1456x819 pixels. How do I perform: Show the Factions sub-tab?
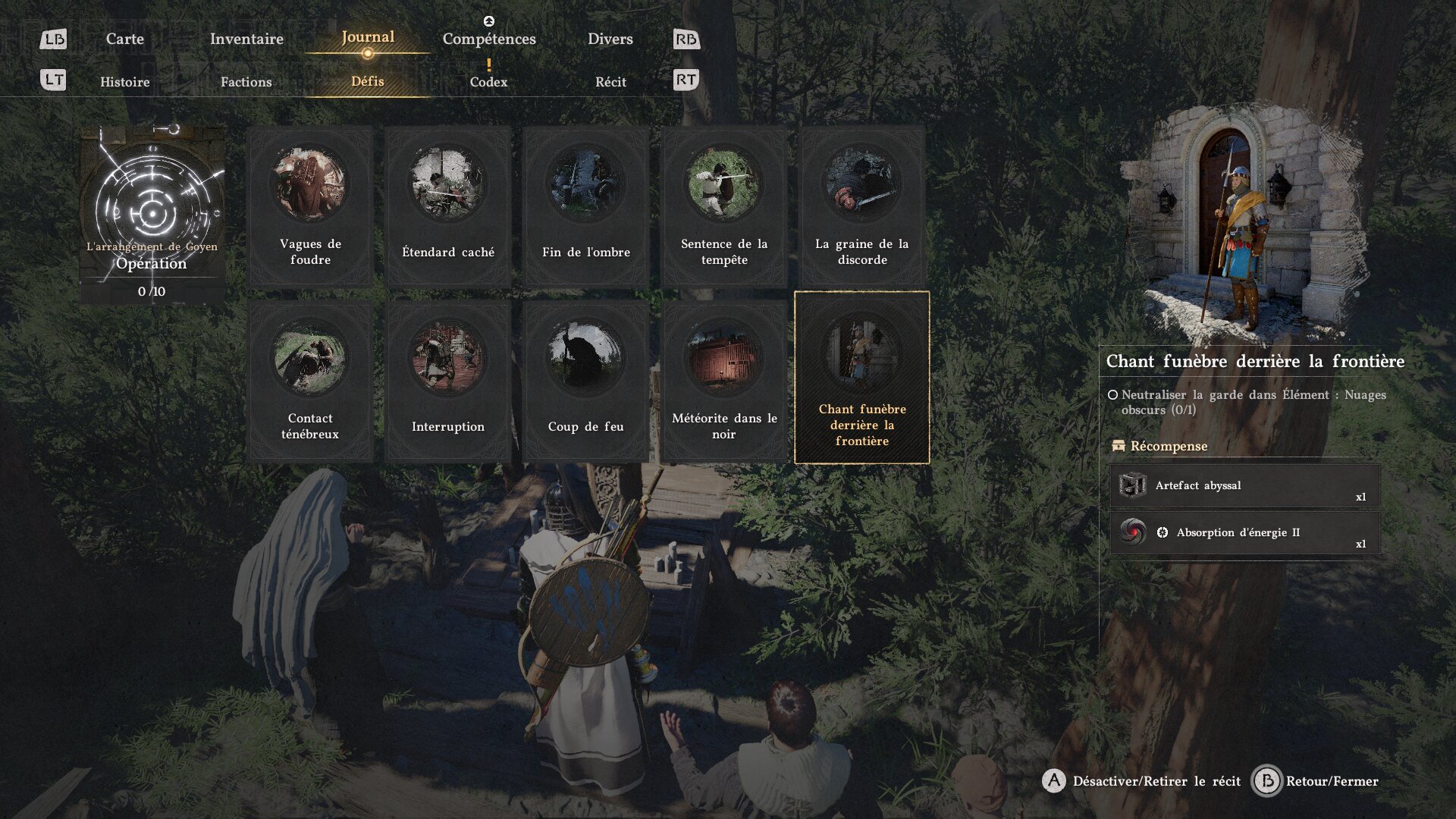pyautogui.click(x=246, y=82)
